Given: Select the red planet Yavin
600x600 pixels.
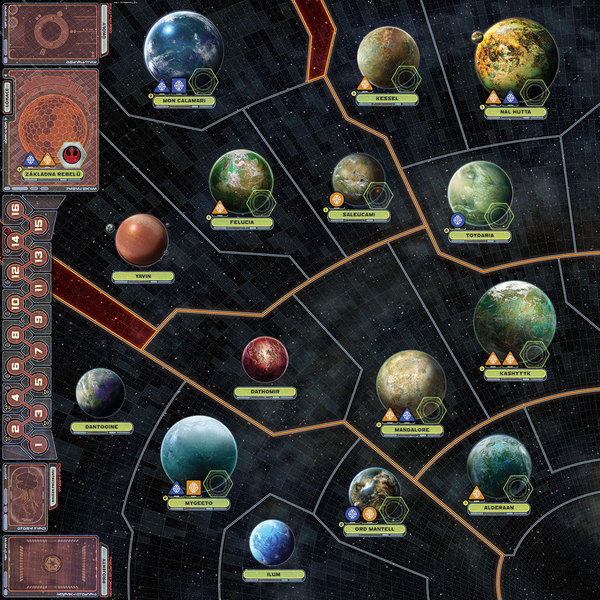Looking at the screenshot, I should [x=141, y=240].
